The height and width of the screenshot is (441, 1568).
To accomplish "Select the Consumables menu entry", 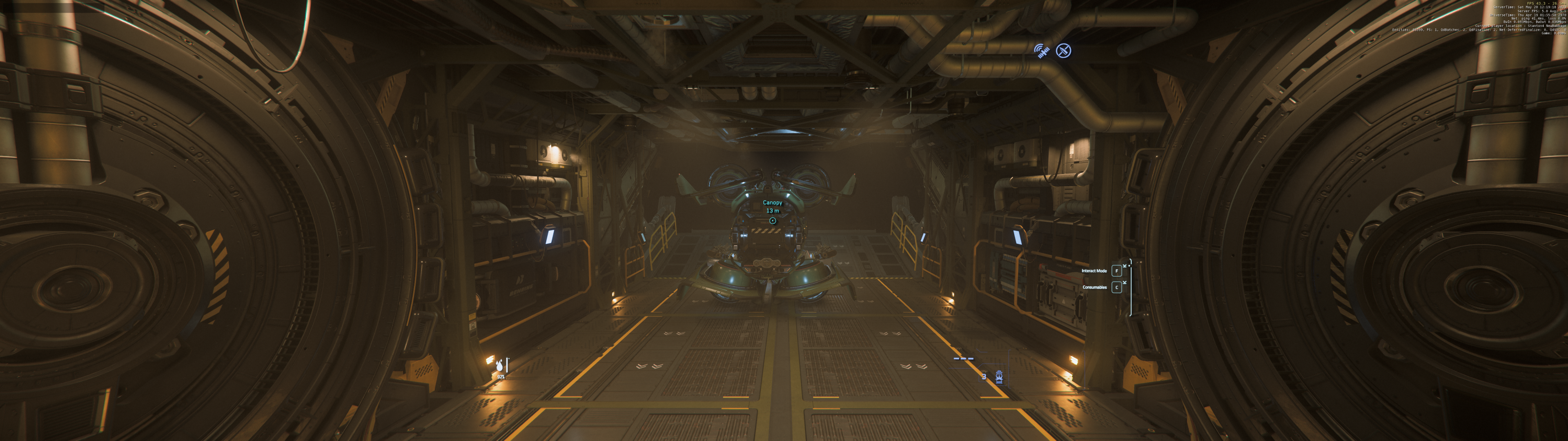I will [x=1095, y=287].
